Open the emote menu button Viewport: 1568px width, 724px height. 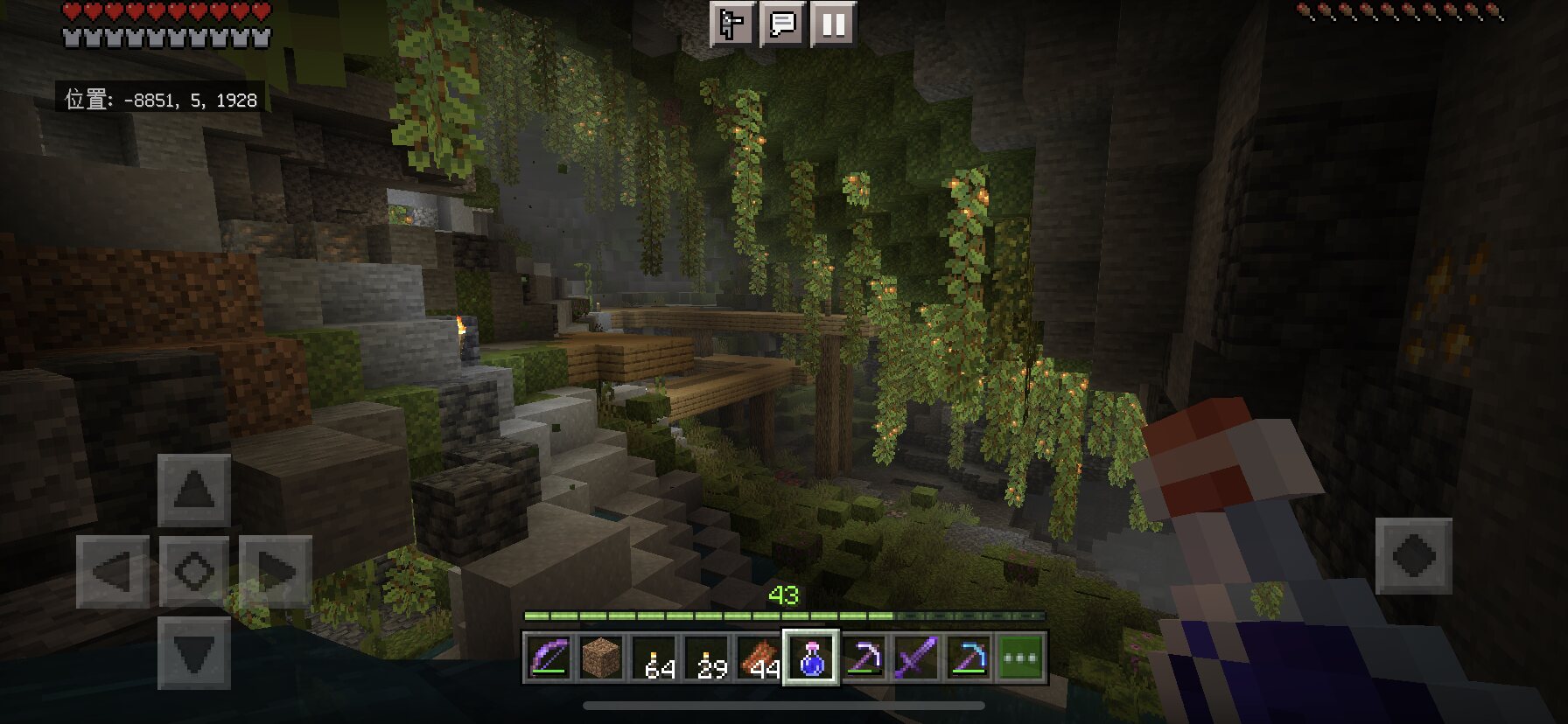click(x=731, y=24)
